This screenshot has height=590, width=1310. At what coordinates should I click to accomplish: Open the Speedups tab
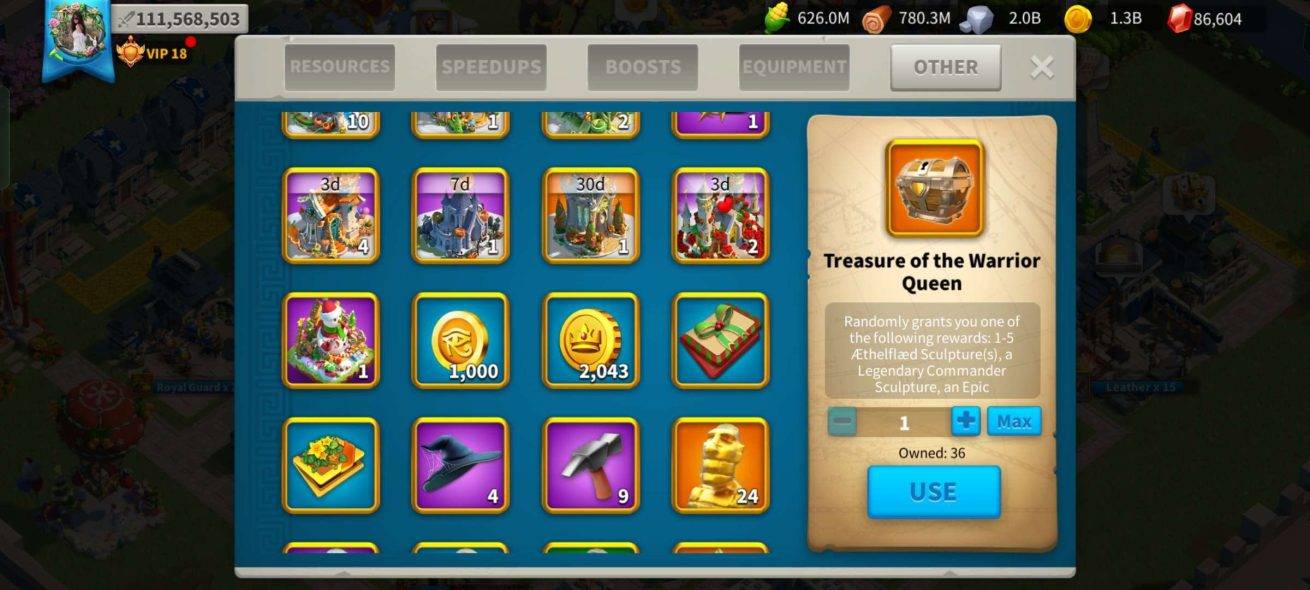coord(491,67)
